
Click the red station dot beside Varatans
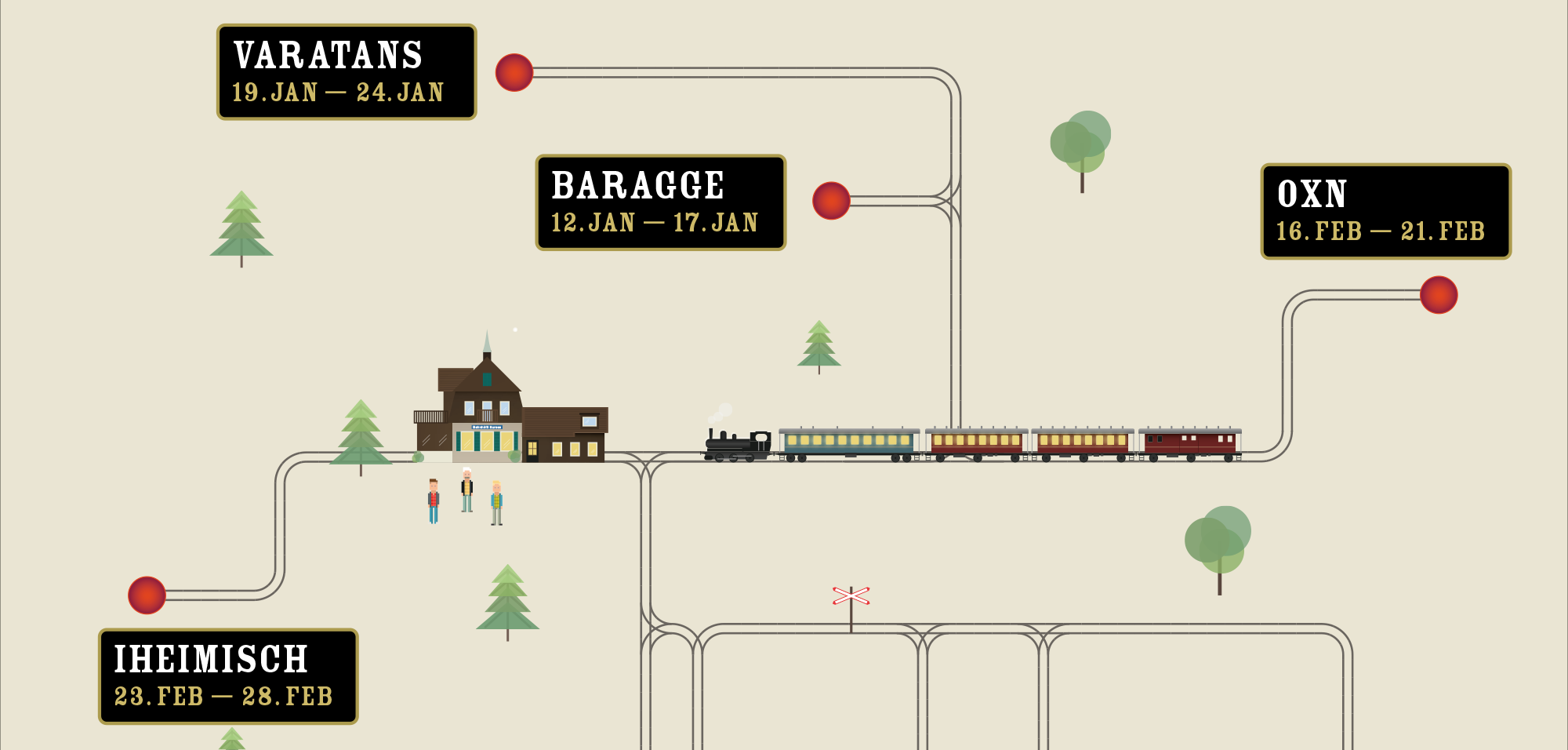click(x=514, y=72)
